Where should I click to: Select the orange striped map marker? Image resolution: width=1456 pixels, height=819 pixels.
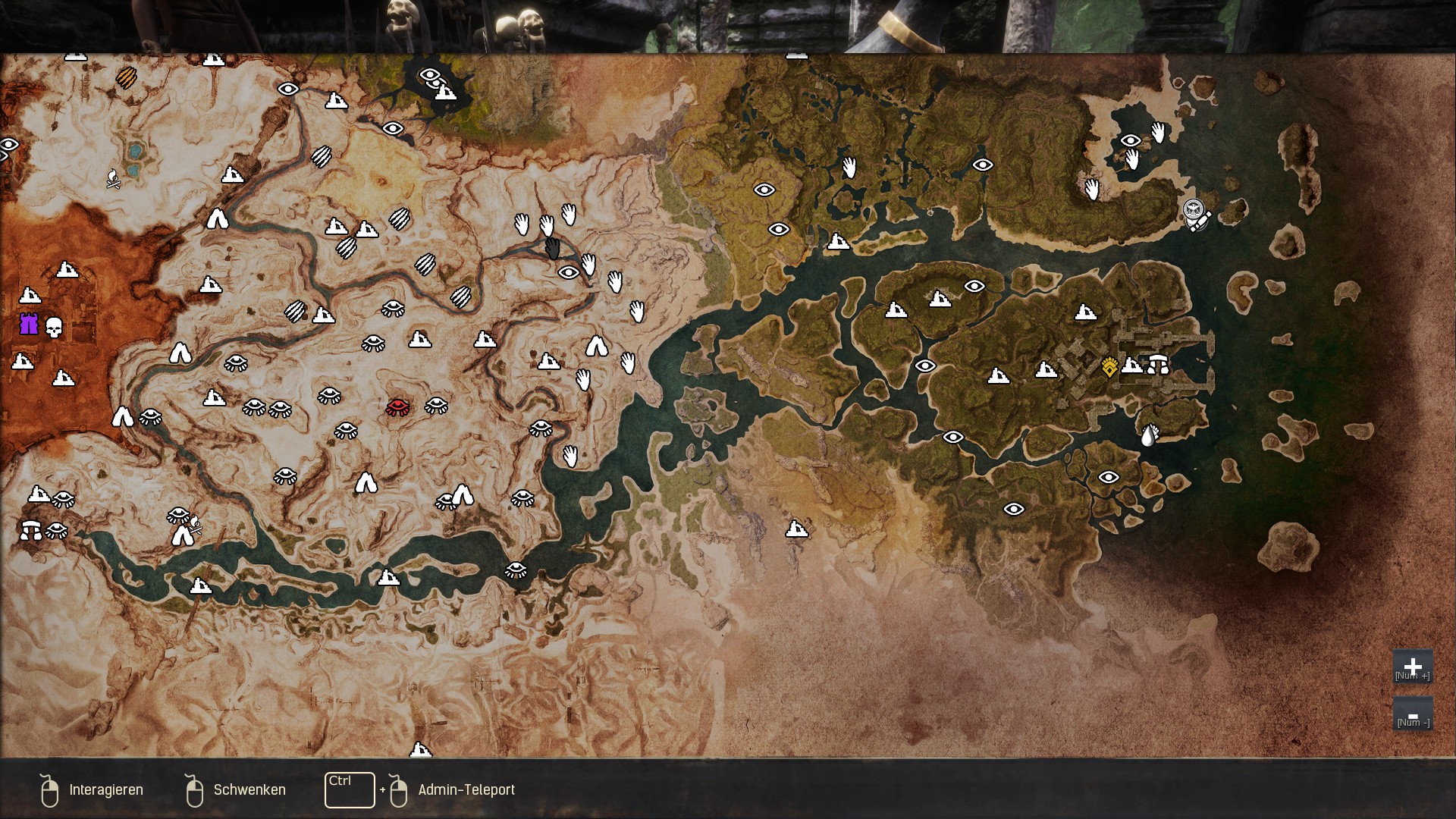126,77
